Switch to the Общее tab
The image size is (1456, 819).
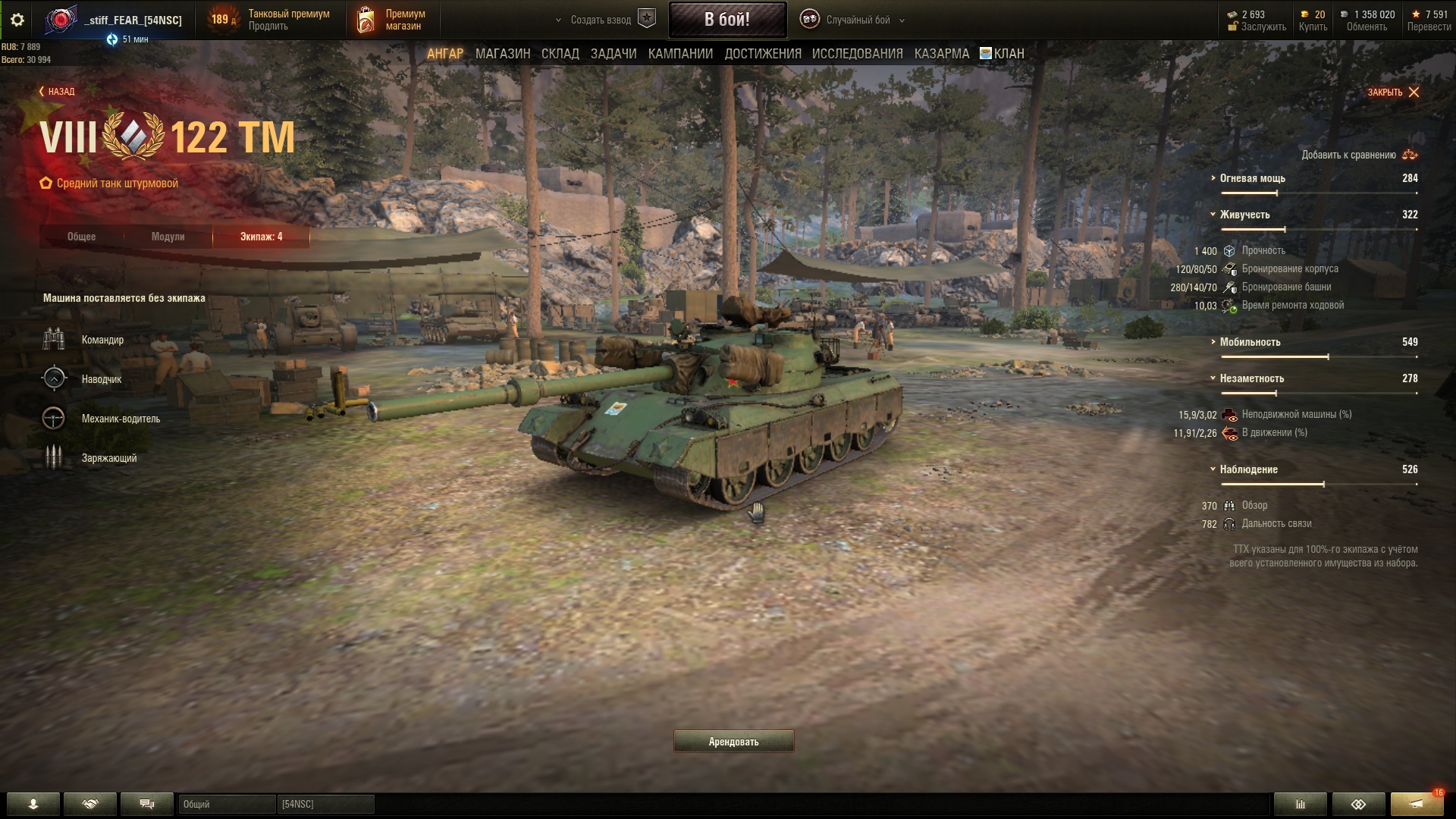pos(81,237)
